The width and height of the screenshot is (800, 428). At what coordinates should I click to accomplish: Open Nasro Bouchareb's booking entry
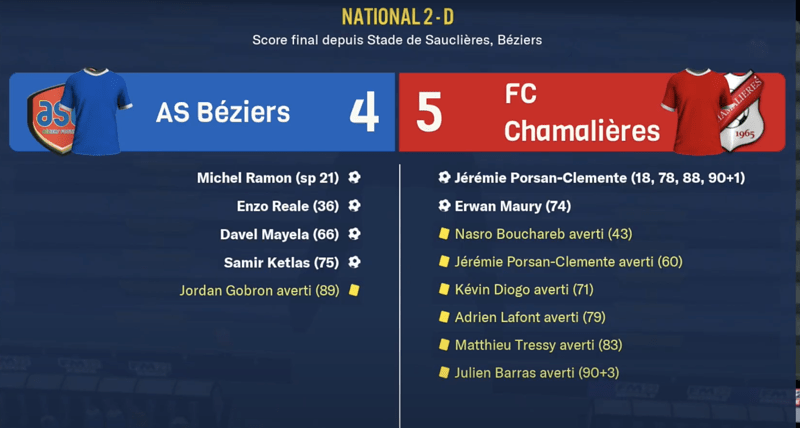click(542, 234)
